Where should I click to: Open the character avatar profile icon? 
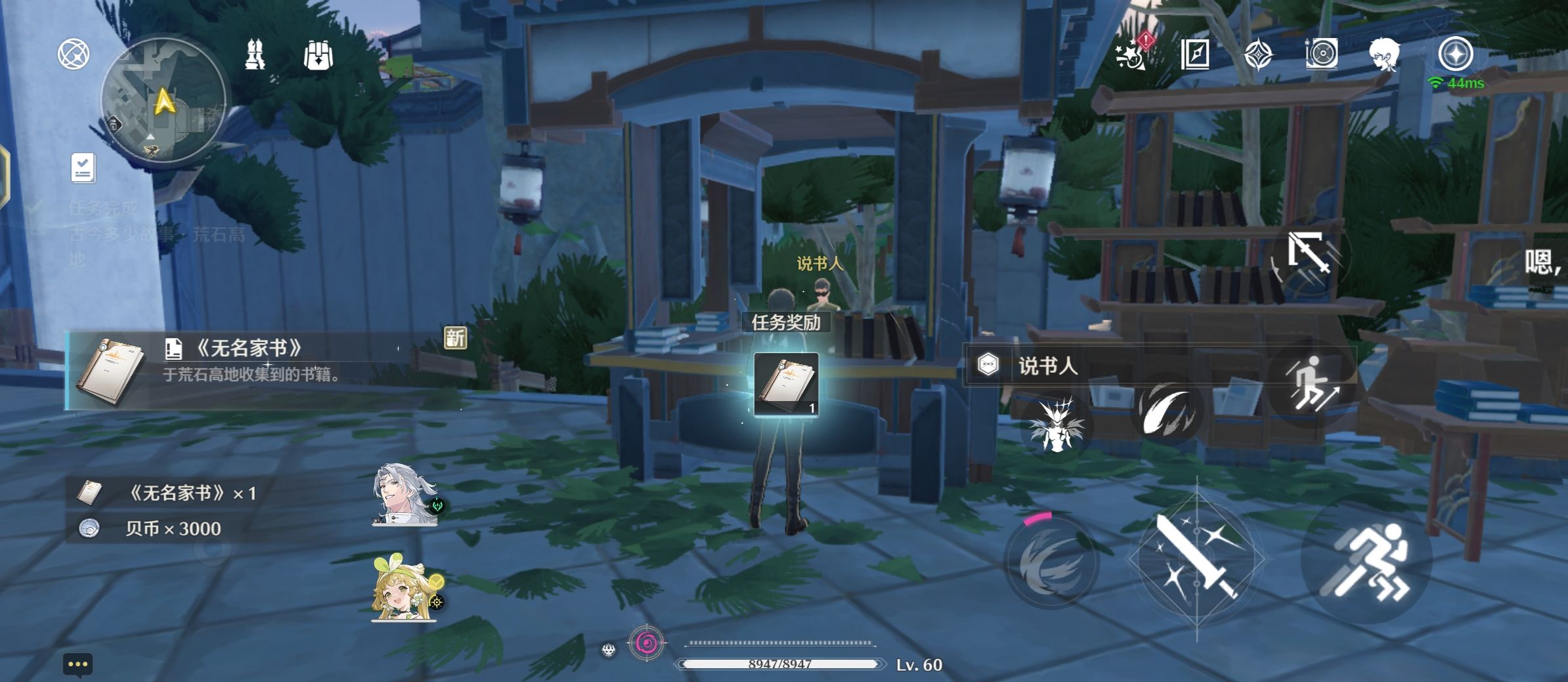click(x=1383, y=54)
